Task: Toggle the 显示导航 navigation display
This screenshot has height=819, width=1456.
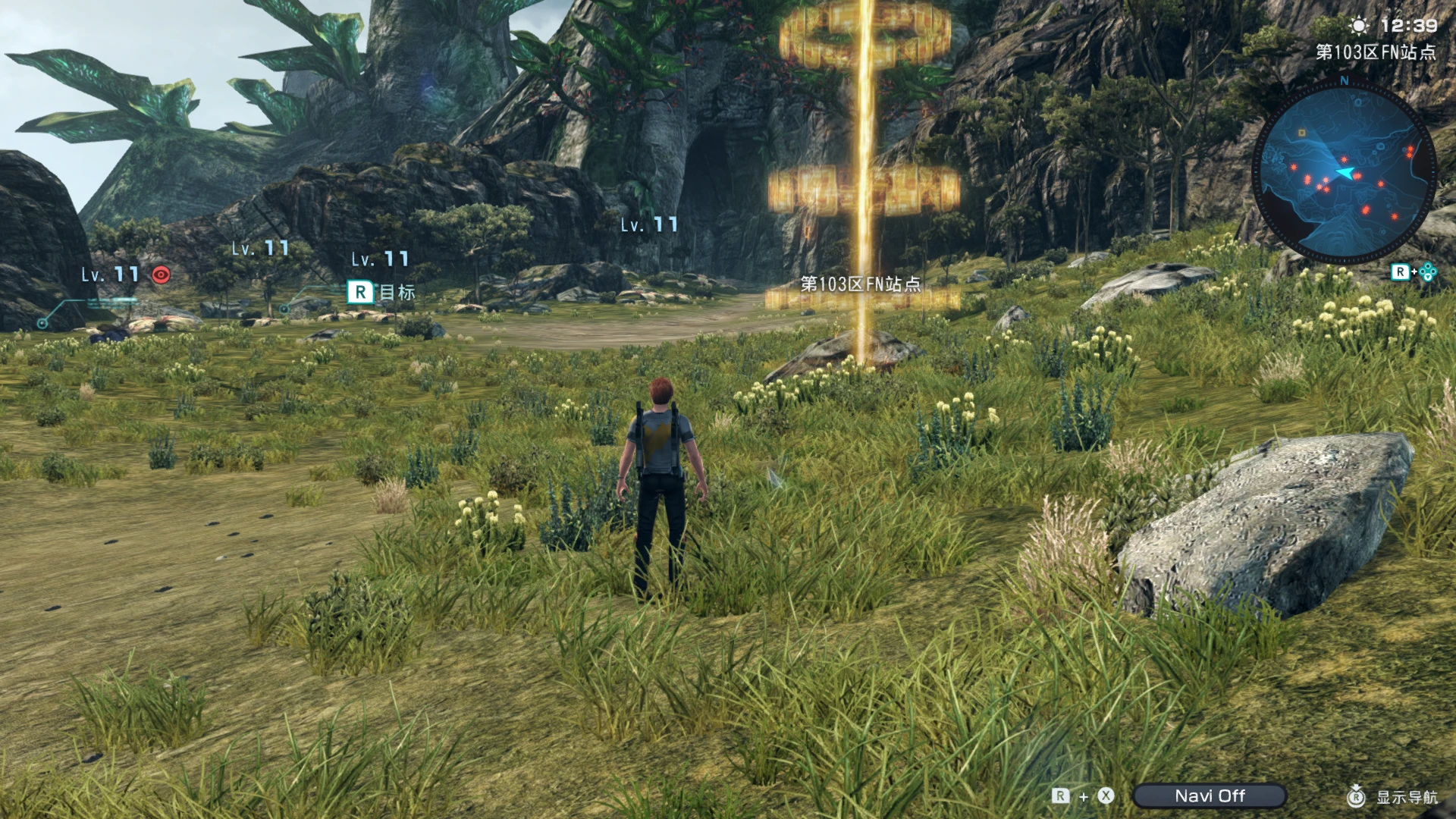Action: point(1407,796)
